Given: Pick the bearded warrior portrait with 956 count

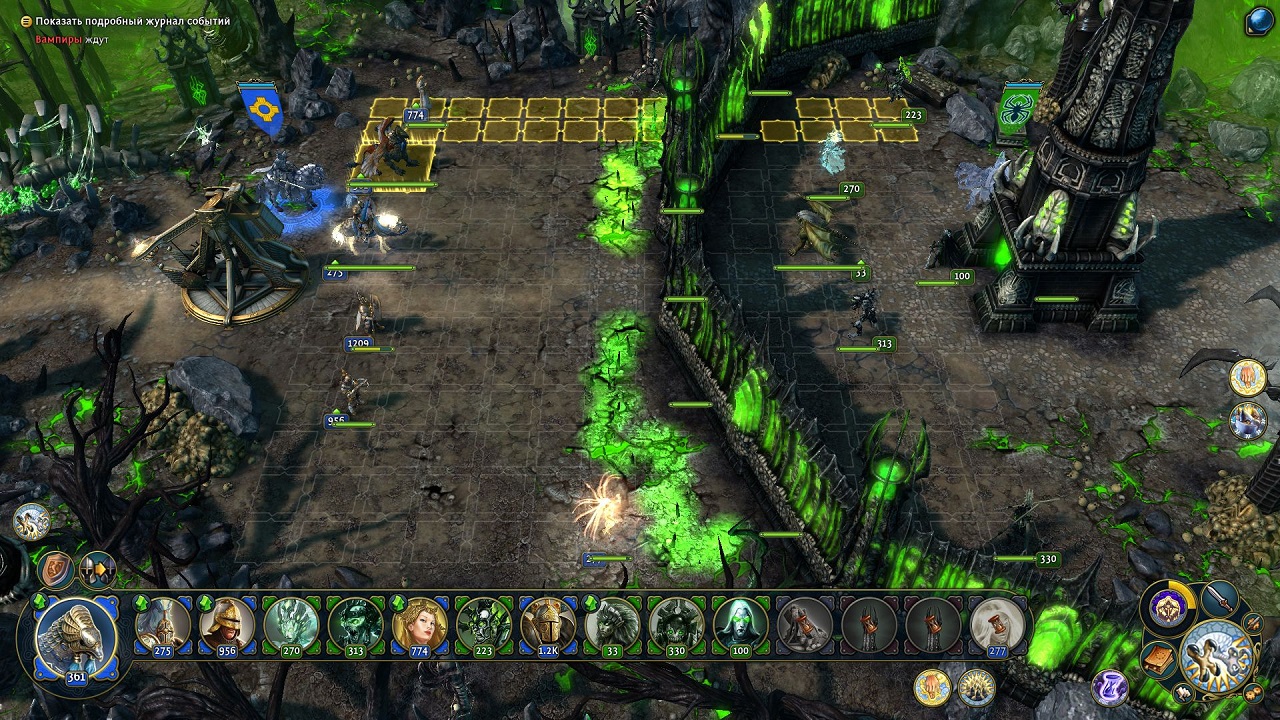Looking at the screenshot, I should [227, 625].
